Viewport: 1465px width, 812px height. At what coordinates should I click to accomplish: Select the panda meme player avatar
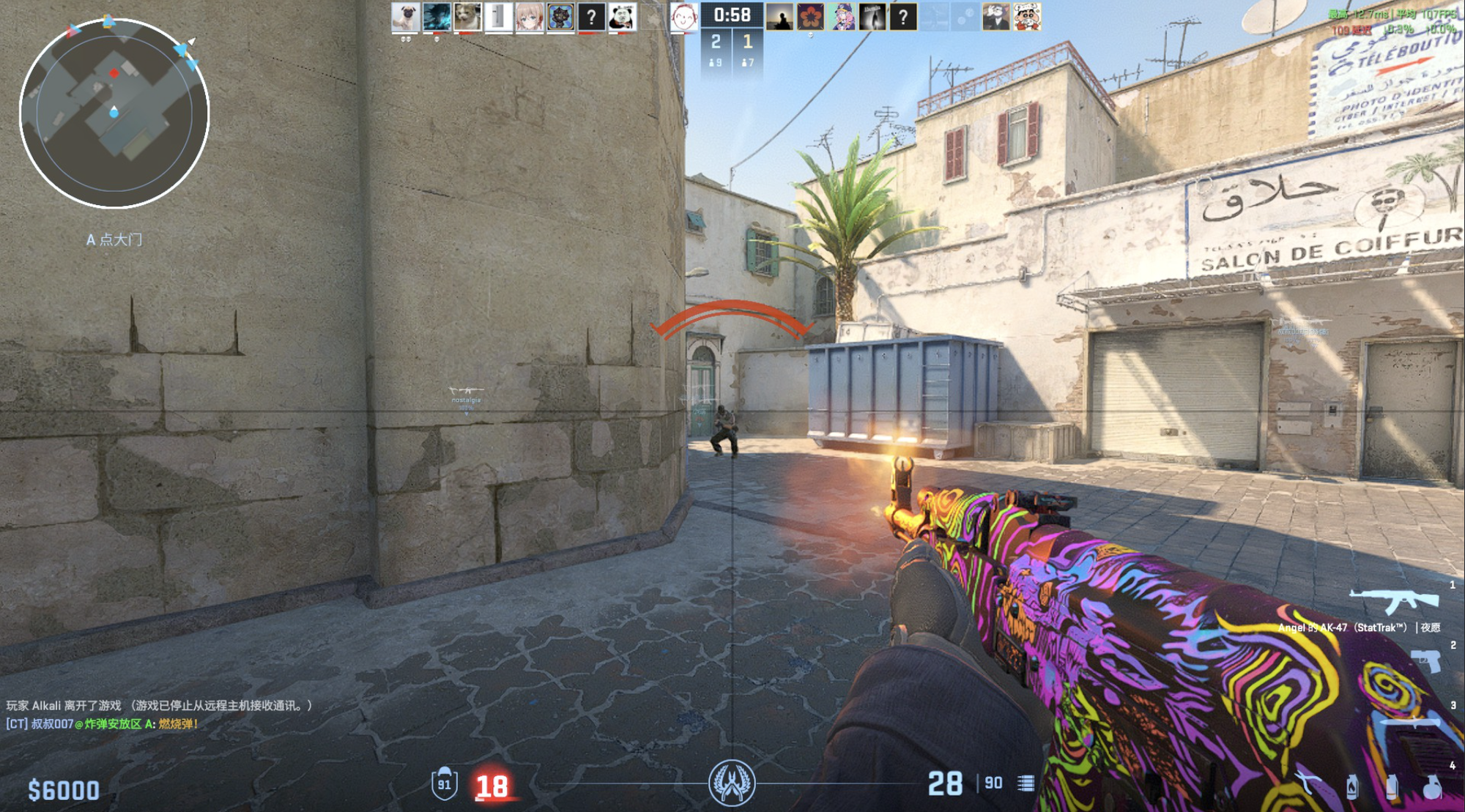pyautogui.click(x=622, y=17)
